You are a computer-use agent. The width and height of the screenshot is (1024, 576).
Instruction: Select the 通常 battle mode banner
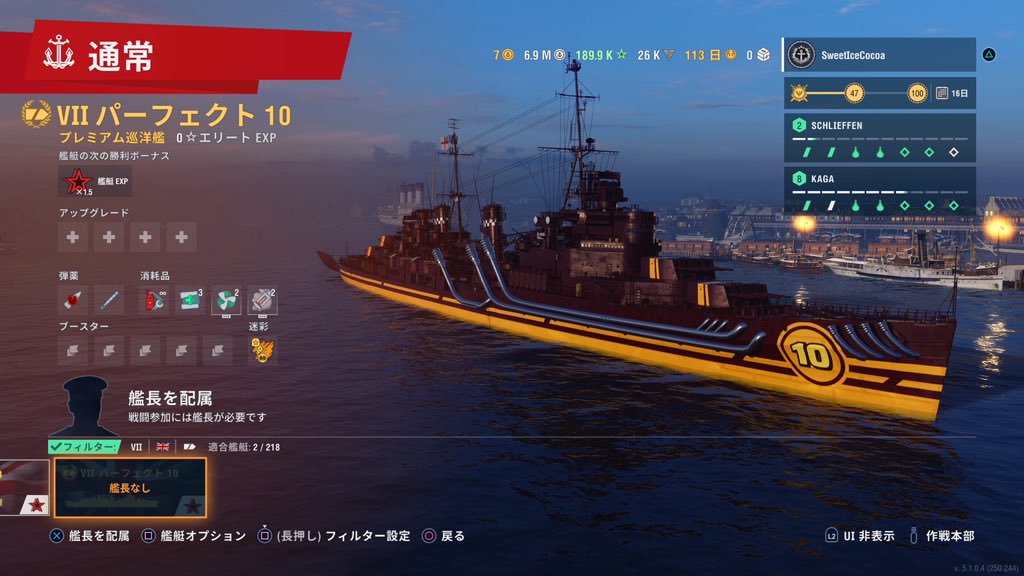pos(180,55)
